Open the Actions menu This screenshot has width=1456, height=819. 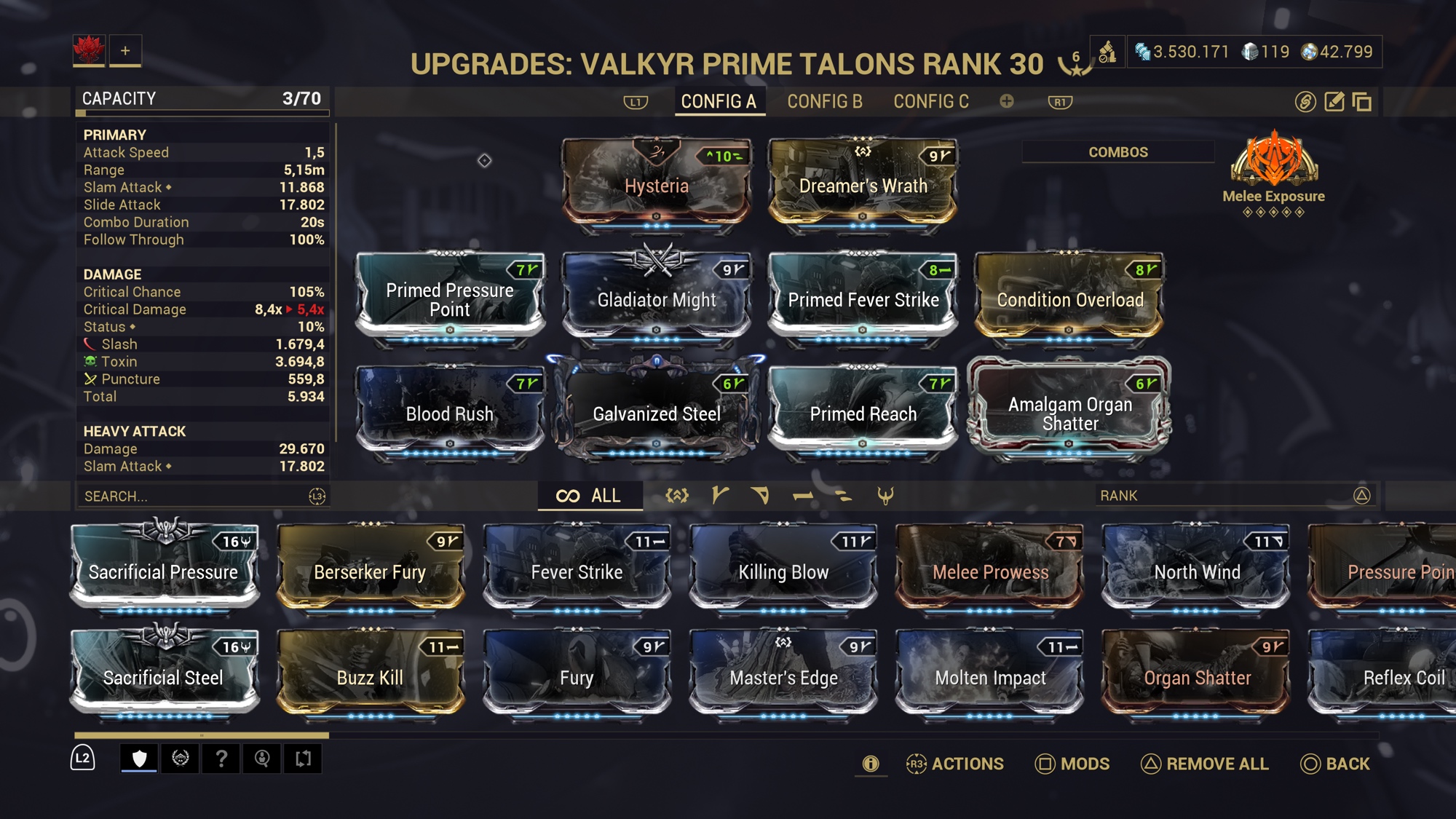955,764
